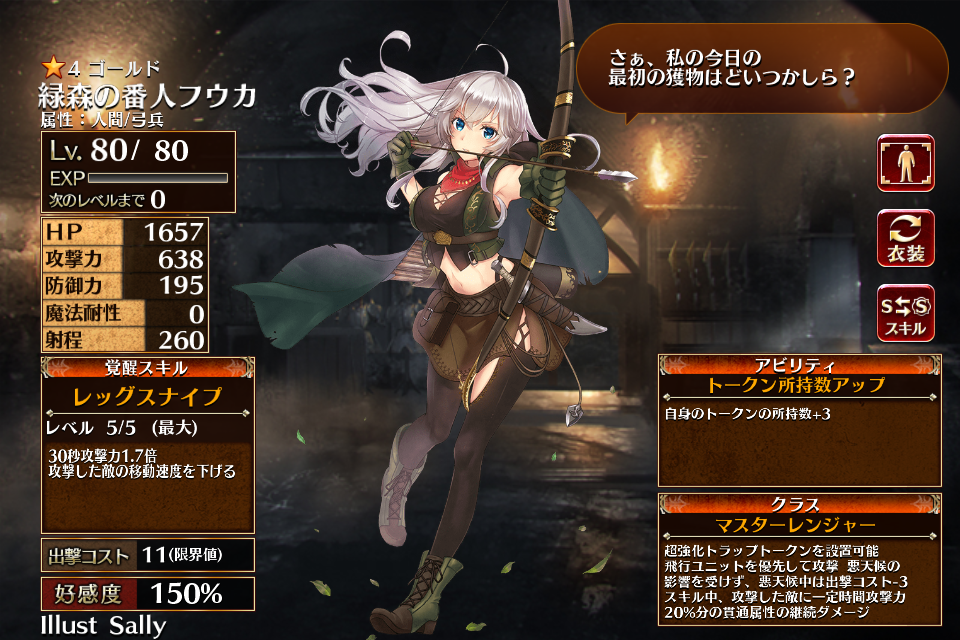Image resolution: width=960 pixels, height=640 pixels.
Task: Toggle the スキル skill swap button
Action: point(906,313)
